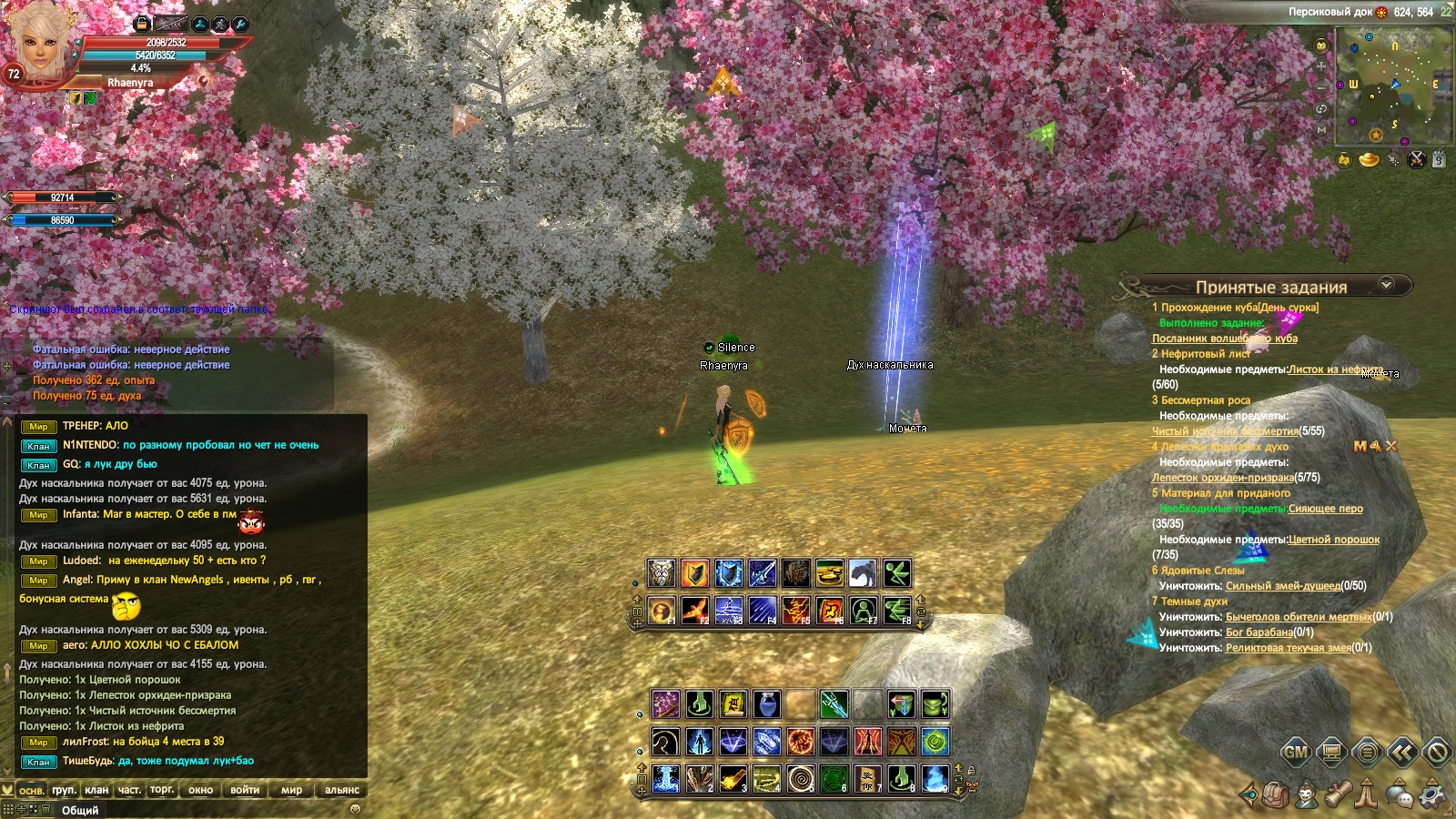Activate the spiral skill in slot 5
Screen dimensions: 1456x819
tap(800, 779)
